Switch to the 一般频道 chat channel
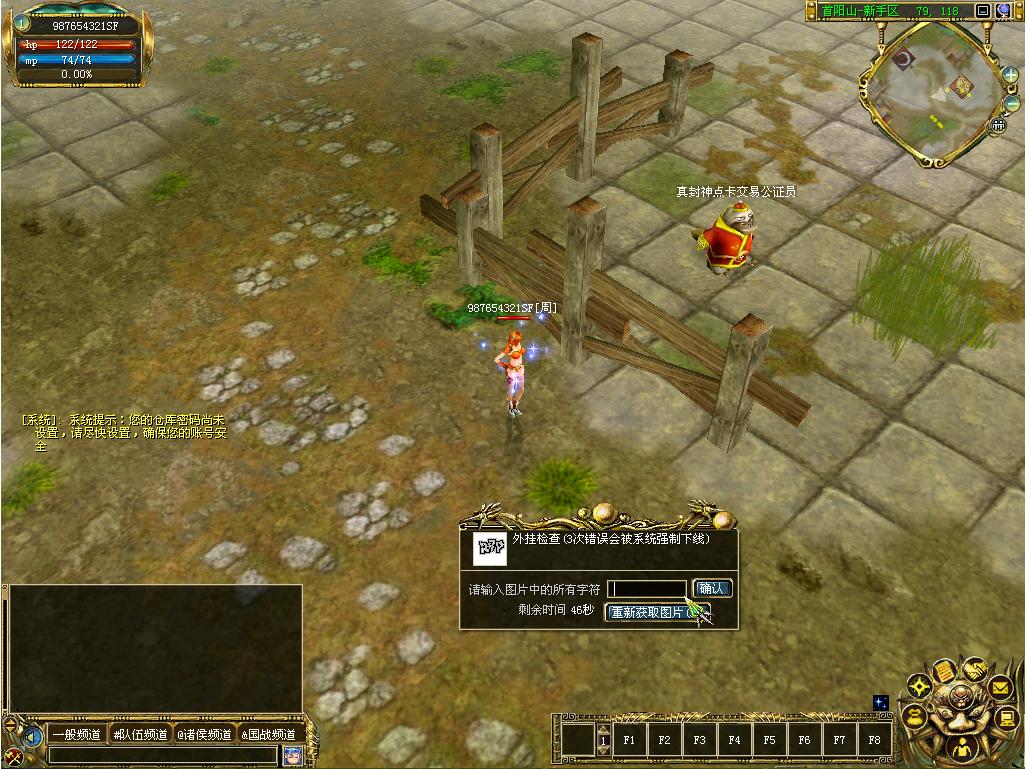The width and height of the screenshot is (1025, 769). [x=77, y=734]
